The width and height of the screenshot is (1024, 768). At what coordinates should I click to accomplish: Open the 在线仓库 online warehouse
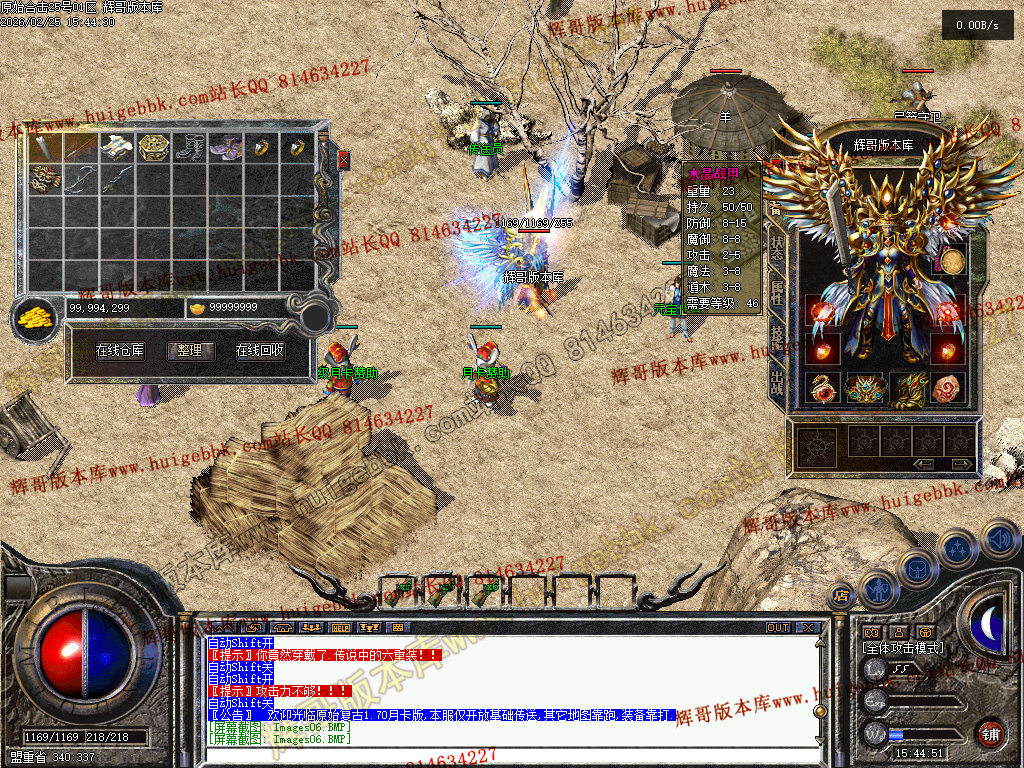(x=120, y=351)
